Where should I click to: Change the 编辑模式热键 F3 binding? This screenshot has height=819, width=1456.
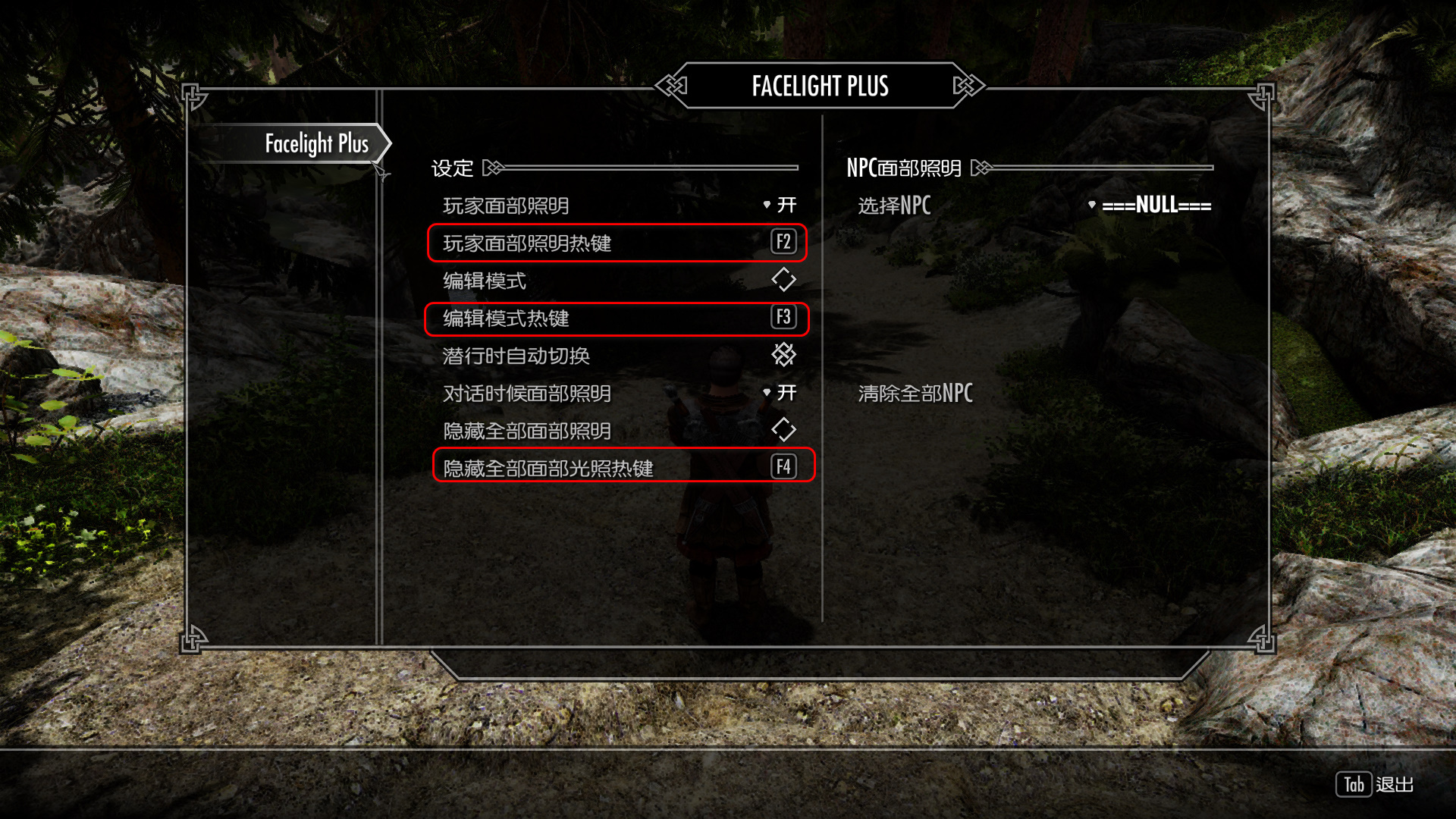click(783, 318)
